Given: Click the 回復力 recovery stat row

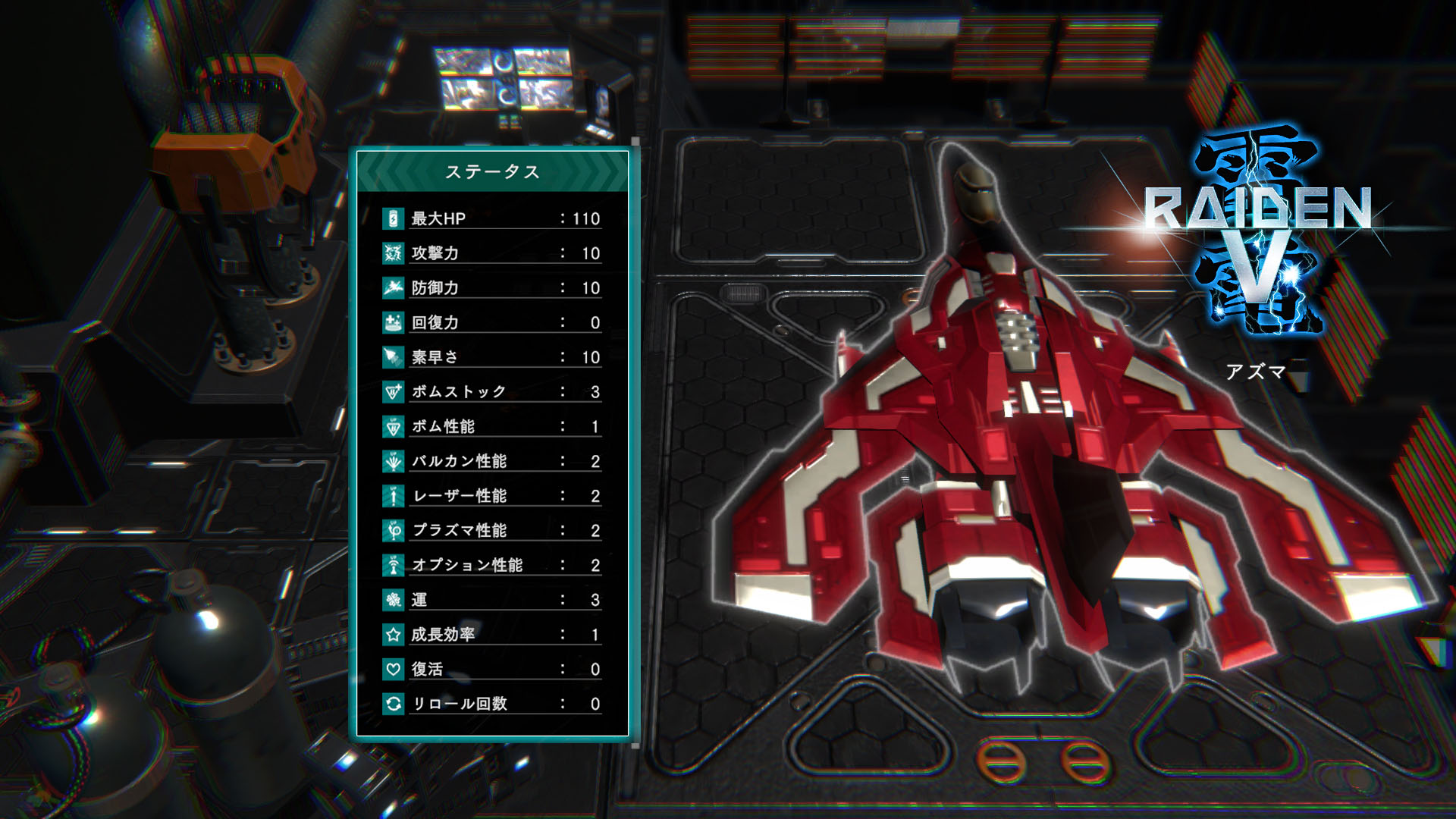Looking at the screenshot, I should pos(492,322).
